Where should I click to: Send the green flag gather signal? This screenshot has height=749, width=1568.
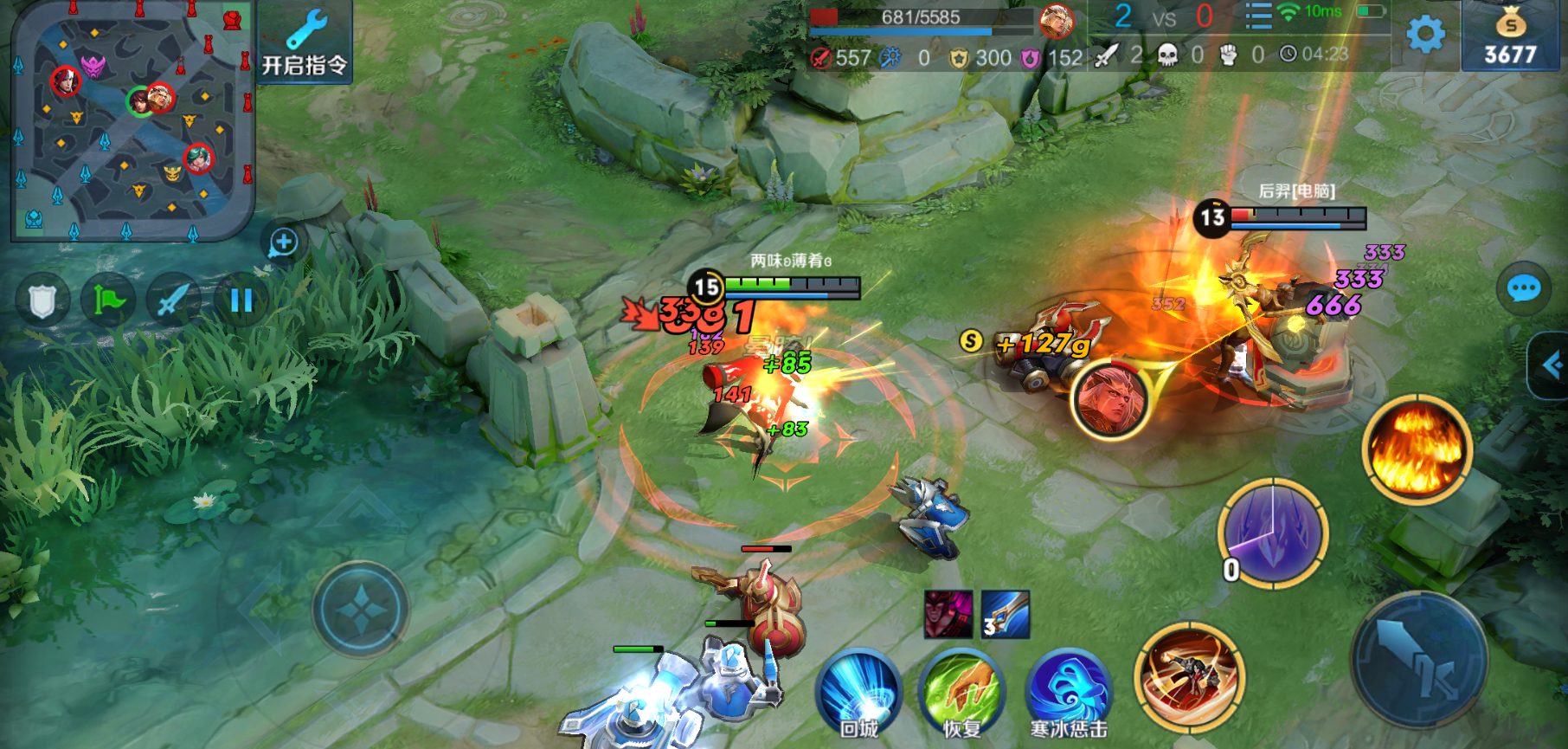(108, 301)
